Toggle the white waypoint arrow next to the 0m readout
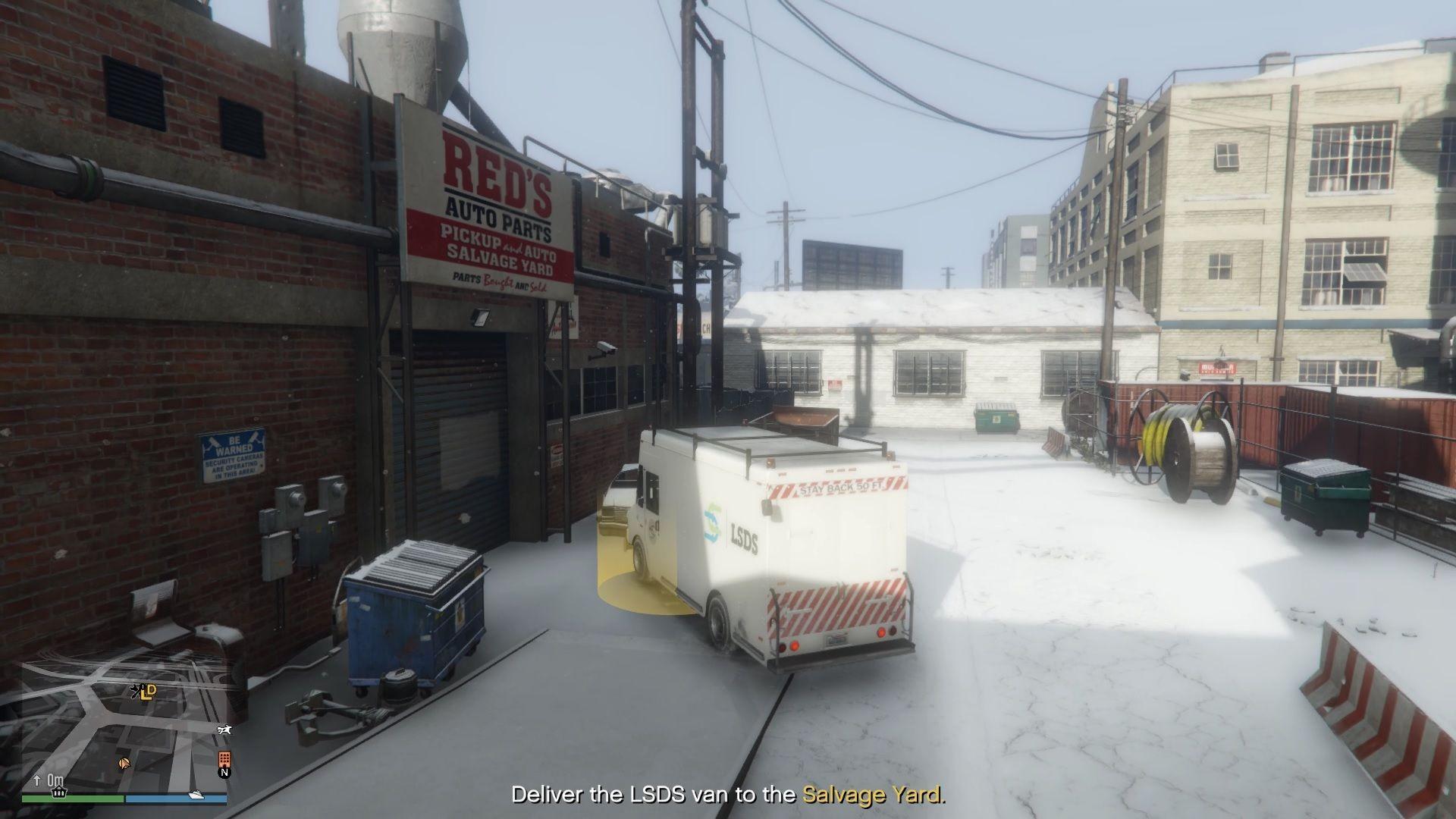This screenshot has height=819, width=1456. click(36, 781)
